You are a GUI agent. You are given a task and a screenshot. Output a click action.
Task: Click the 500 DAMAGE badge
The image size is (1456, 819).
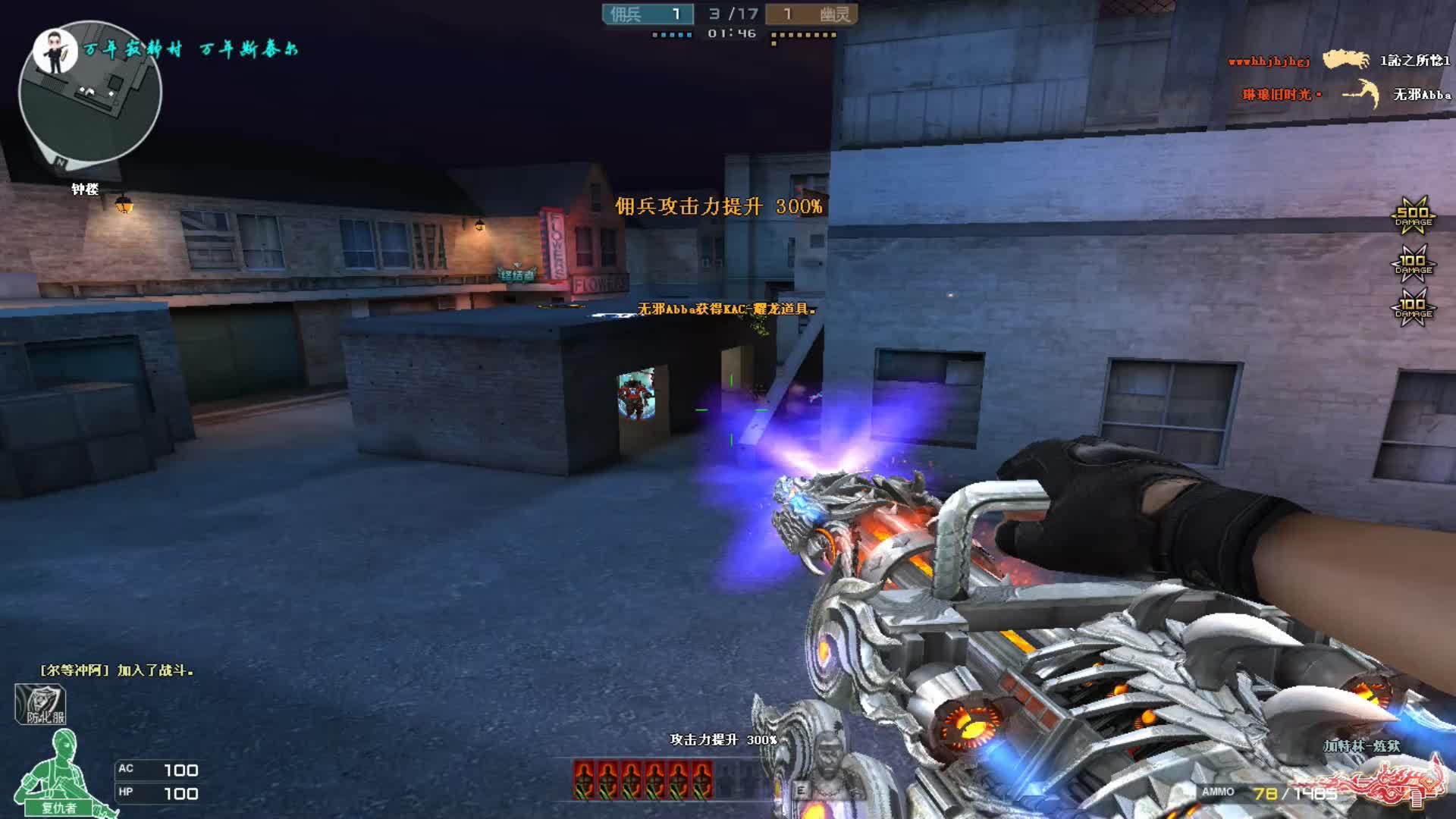[x=1413, y=215]
